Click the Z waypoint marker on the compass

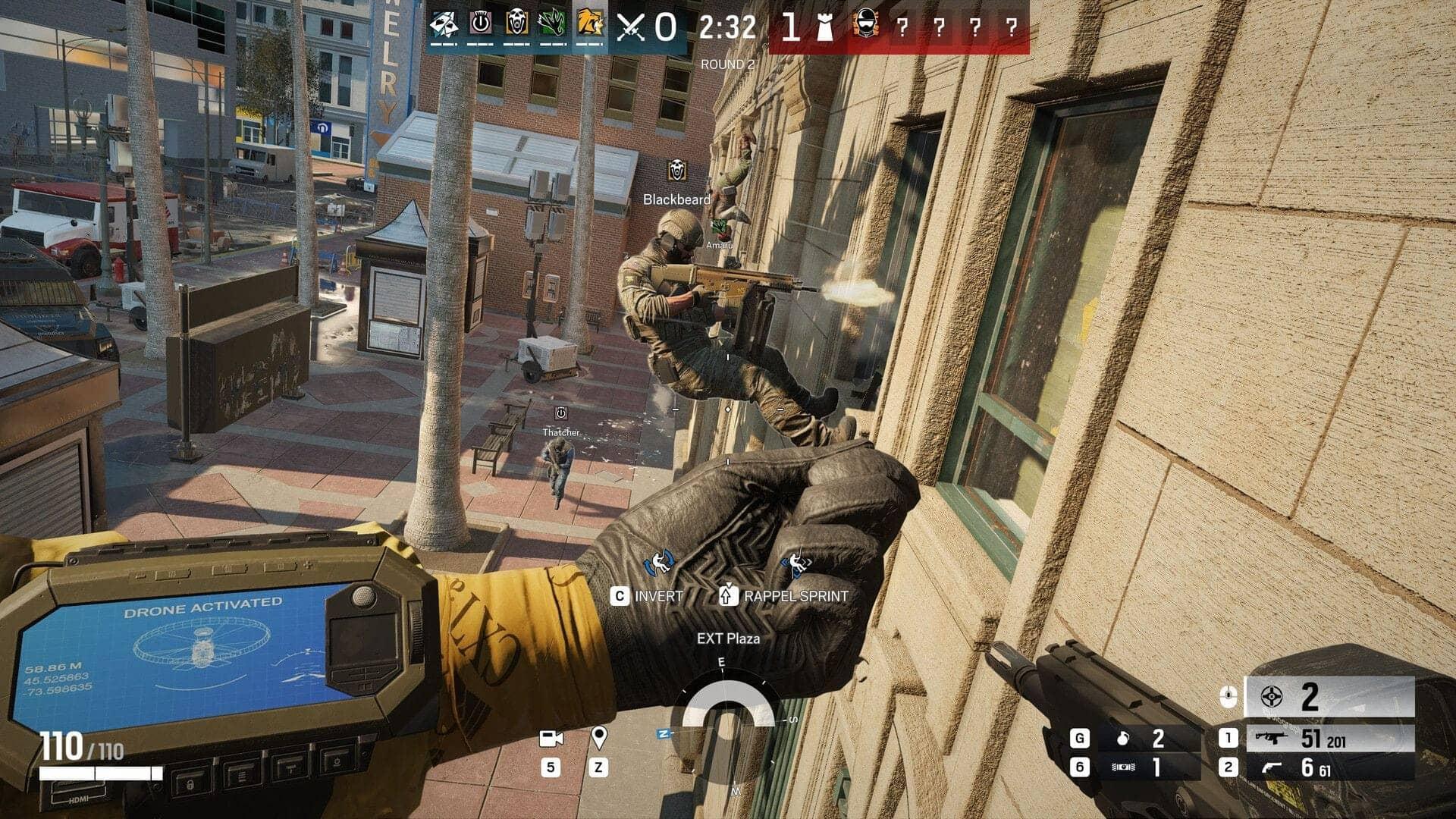click(664, 734)
